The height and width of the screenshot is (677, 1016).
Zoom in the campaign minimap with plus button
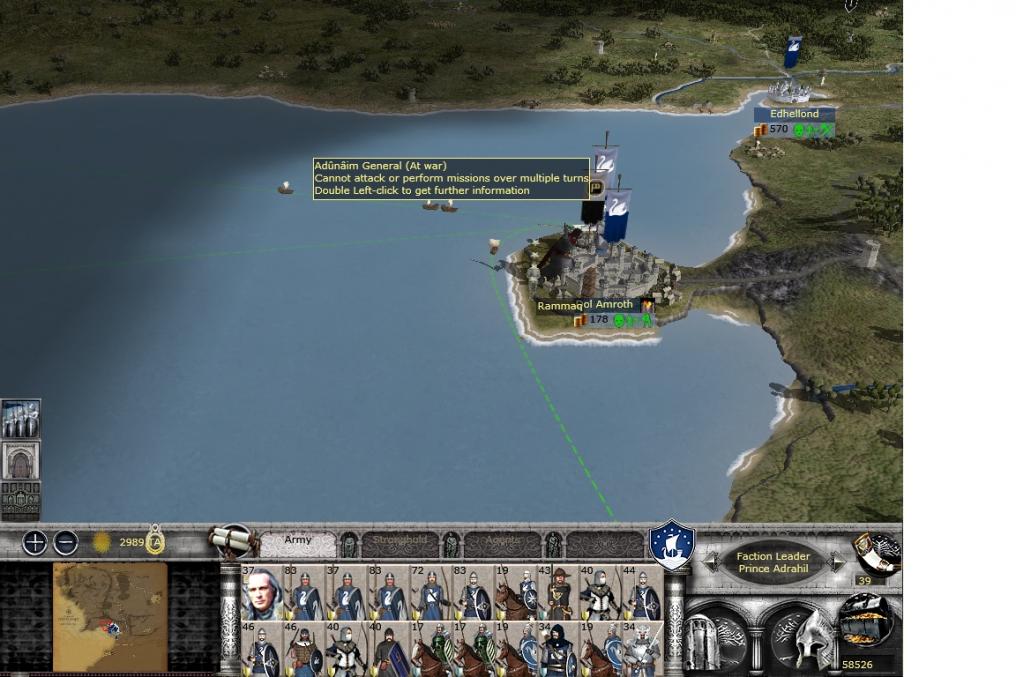[x=35, y=543]
